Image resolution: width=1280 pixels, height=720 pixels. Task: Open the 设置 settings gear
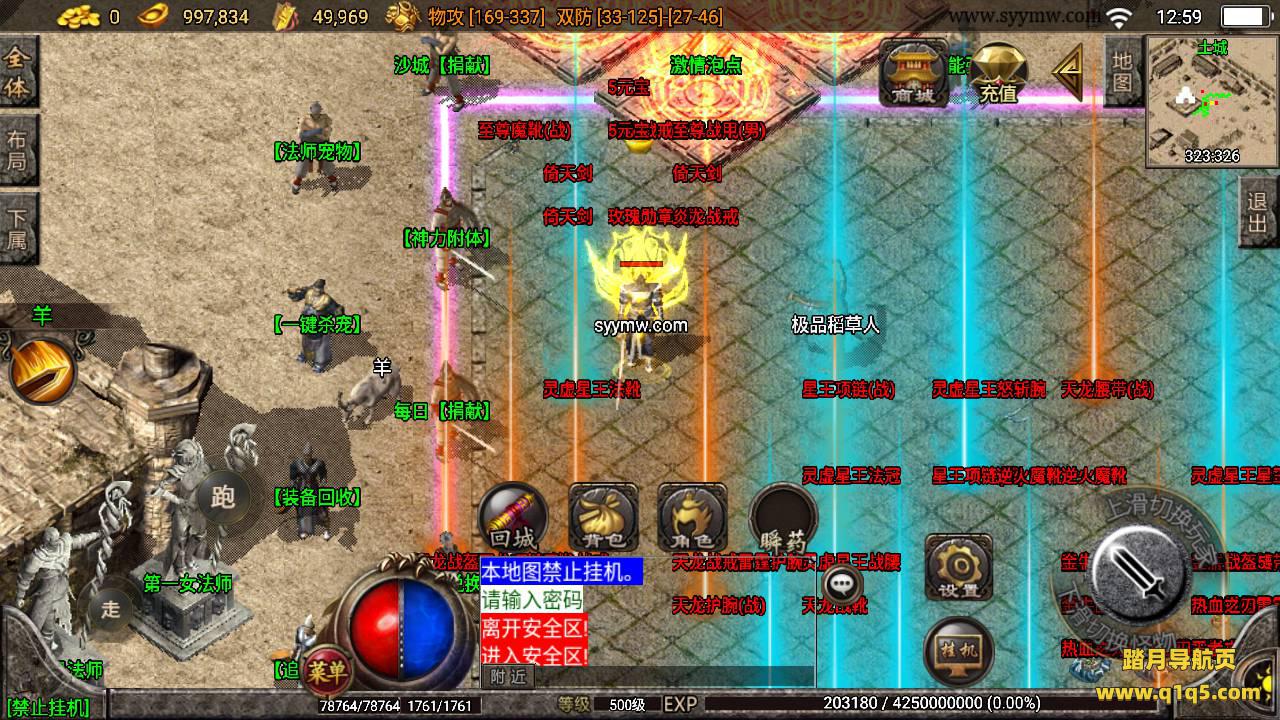(958, 569)
